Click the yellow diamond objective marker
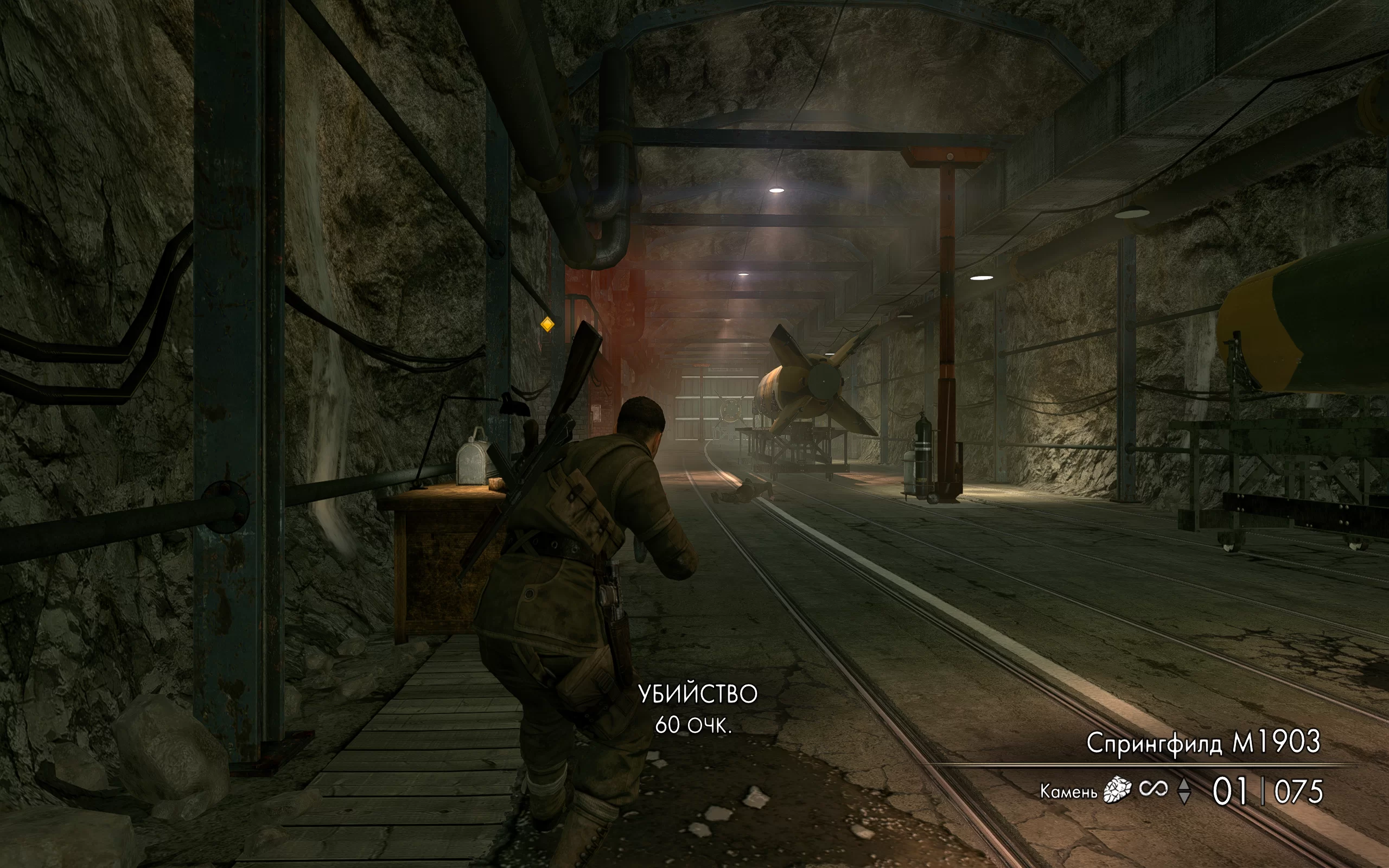This screenshot has height=868, width=1389. pos(547,325)
